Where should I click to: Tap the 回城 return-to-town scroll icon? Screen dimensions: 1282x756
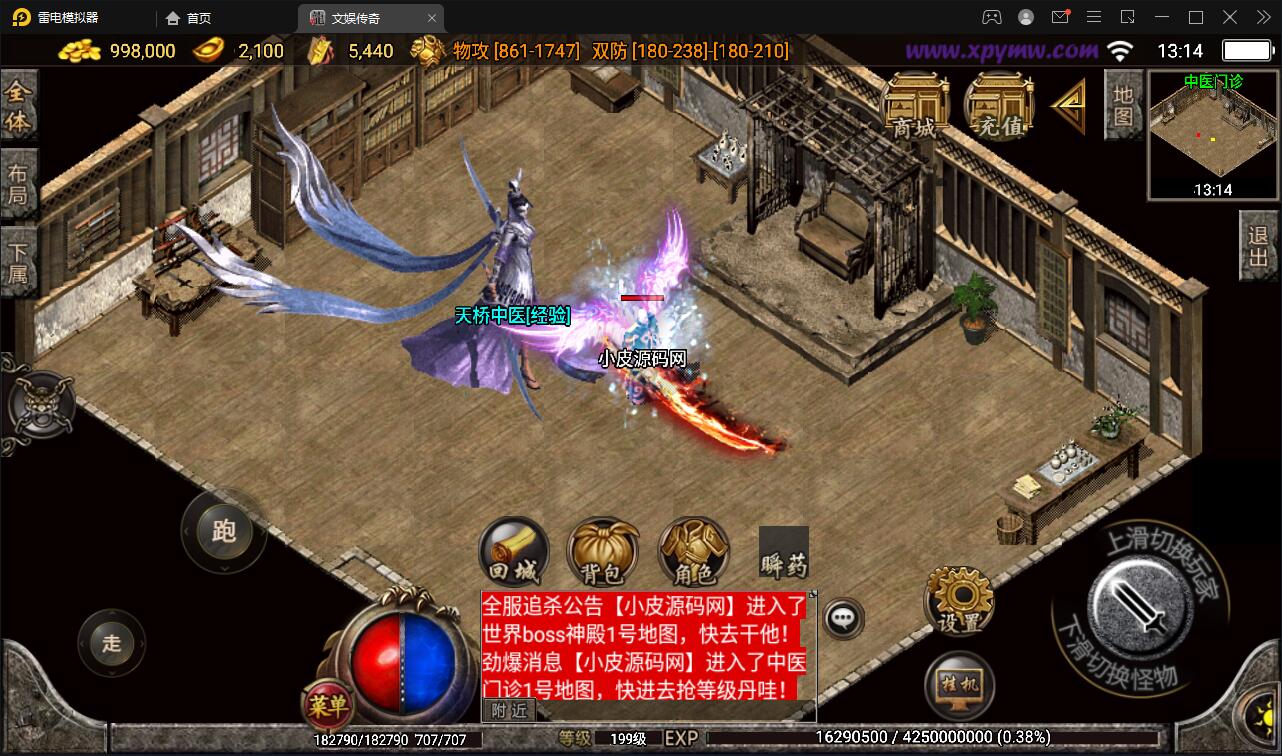(513, 552)
